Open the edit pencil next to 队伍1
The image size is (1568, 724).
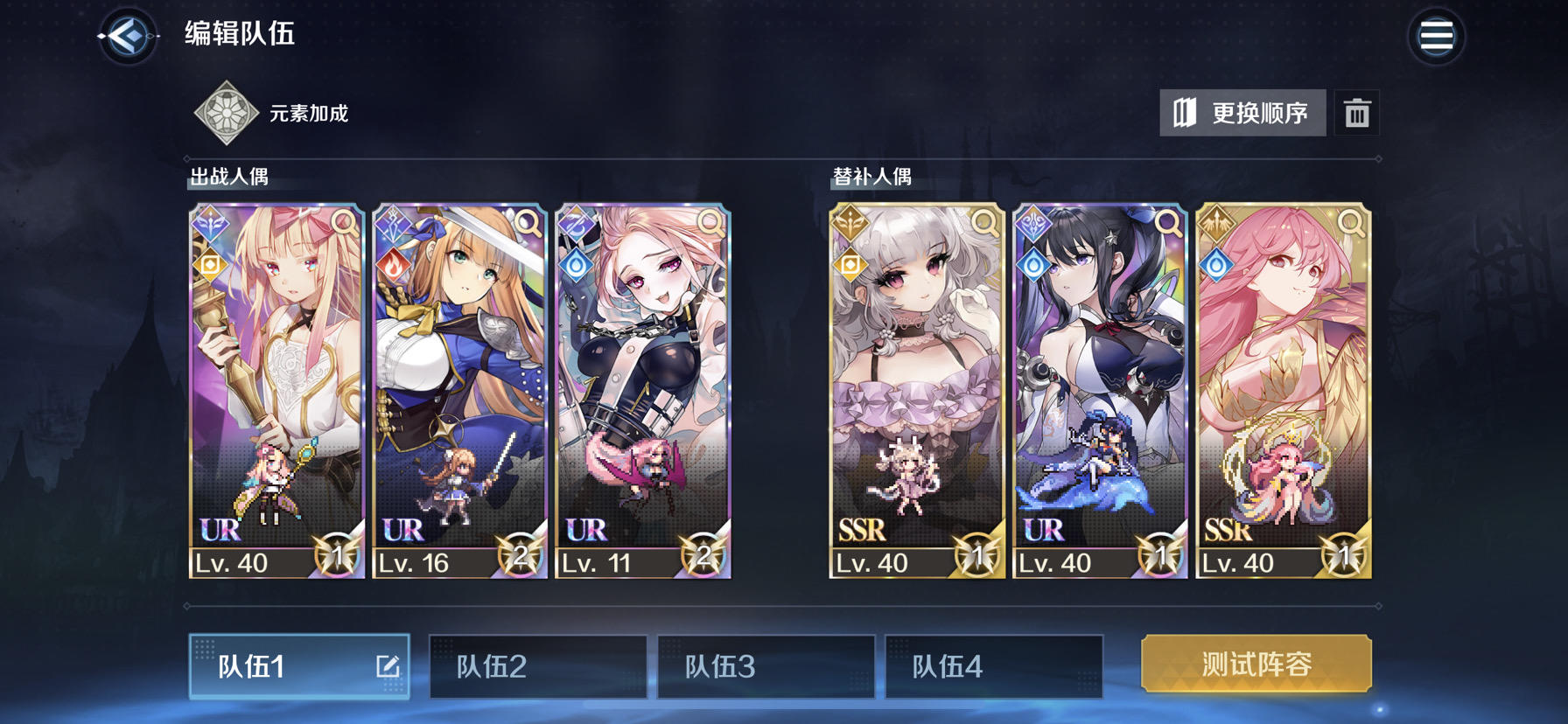click(x=389, y=665)
